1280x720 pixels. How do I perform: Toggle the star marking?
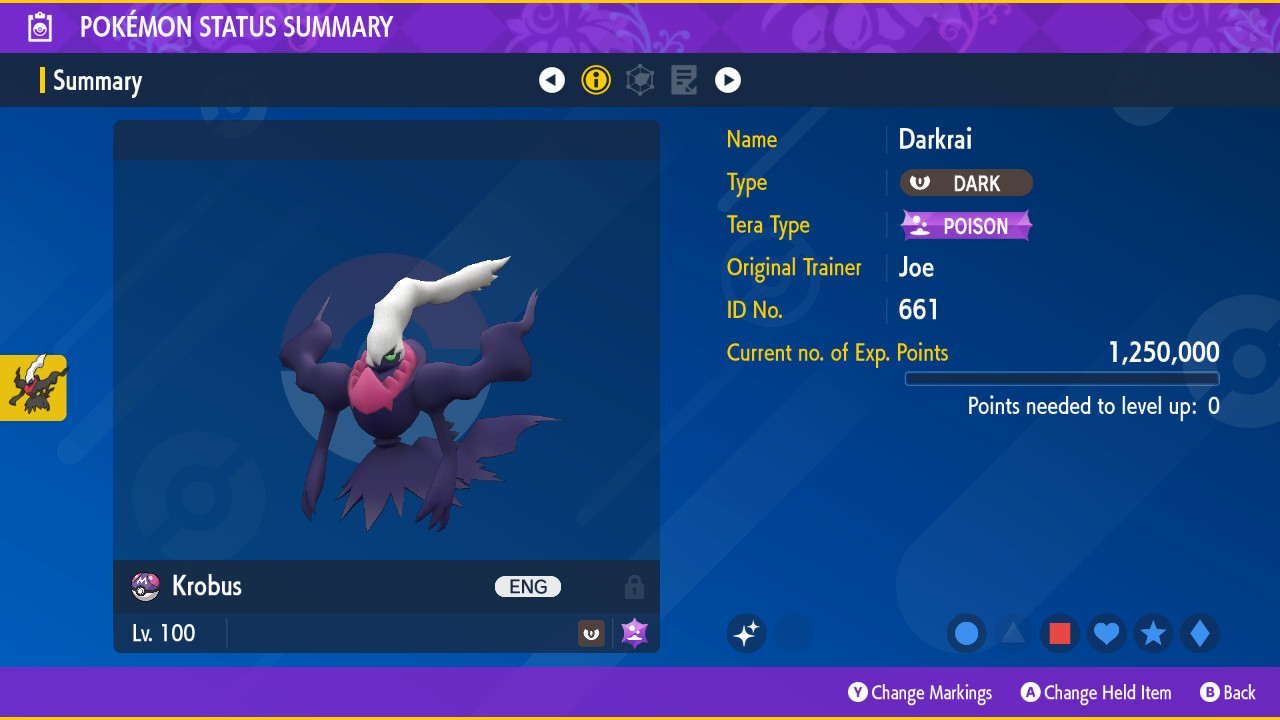[1153, 633]
